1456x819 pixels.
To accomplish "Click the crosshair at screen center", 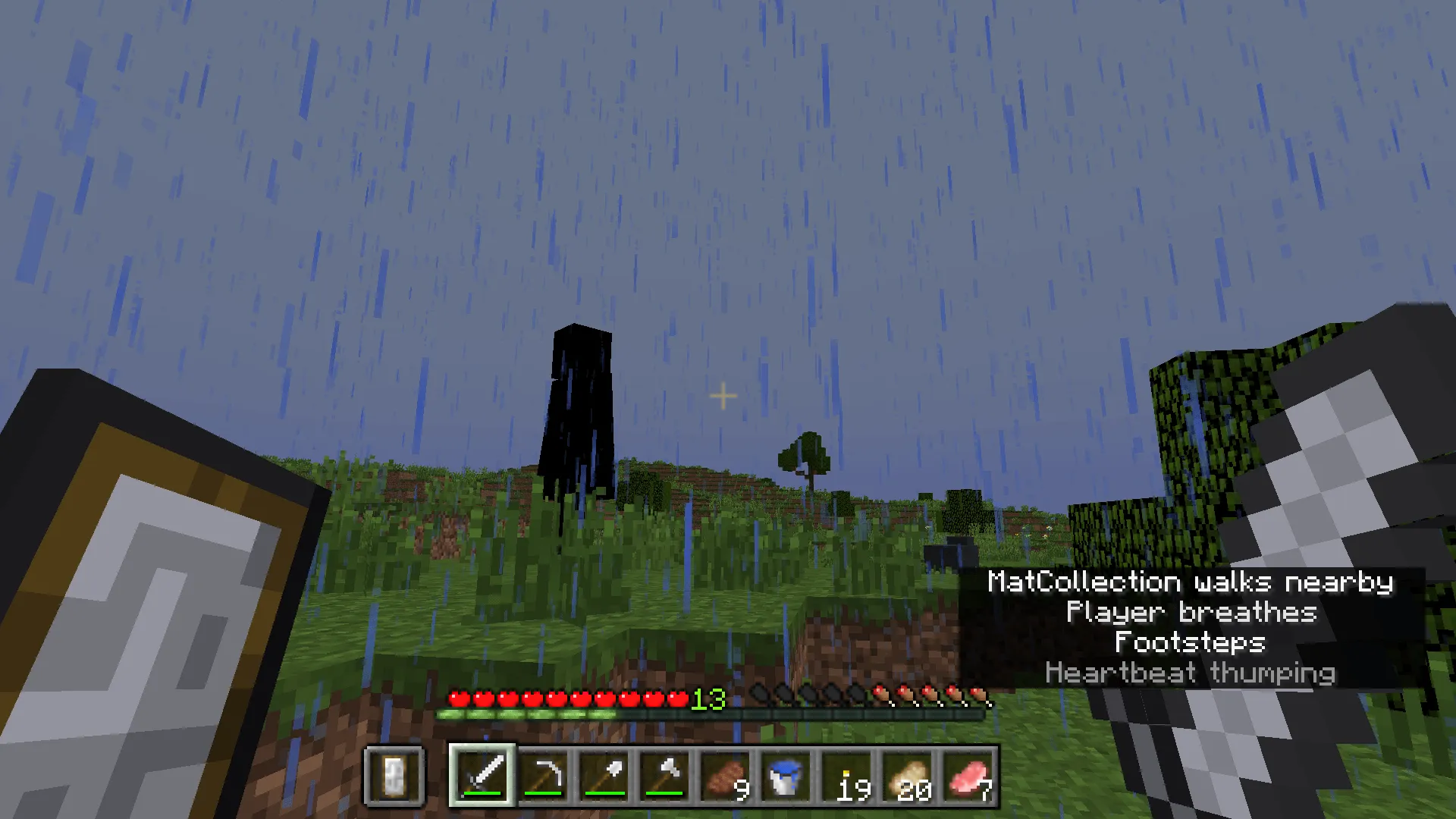I will coord(722,396).
